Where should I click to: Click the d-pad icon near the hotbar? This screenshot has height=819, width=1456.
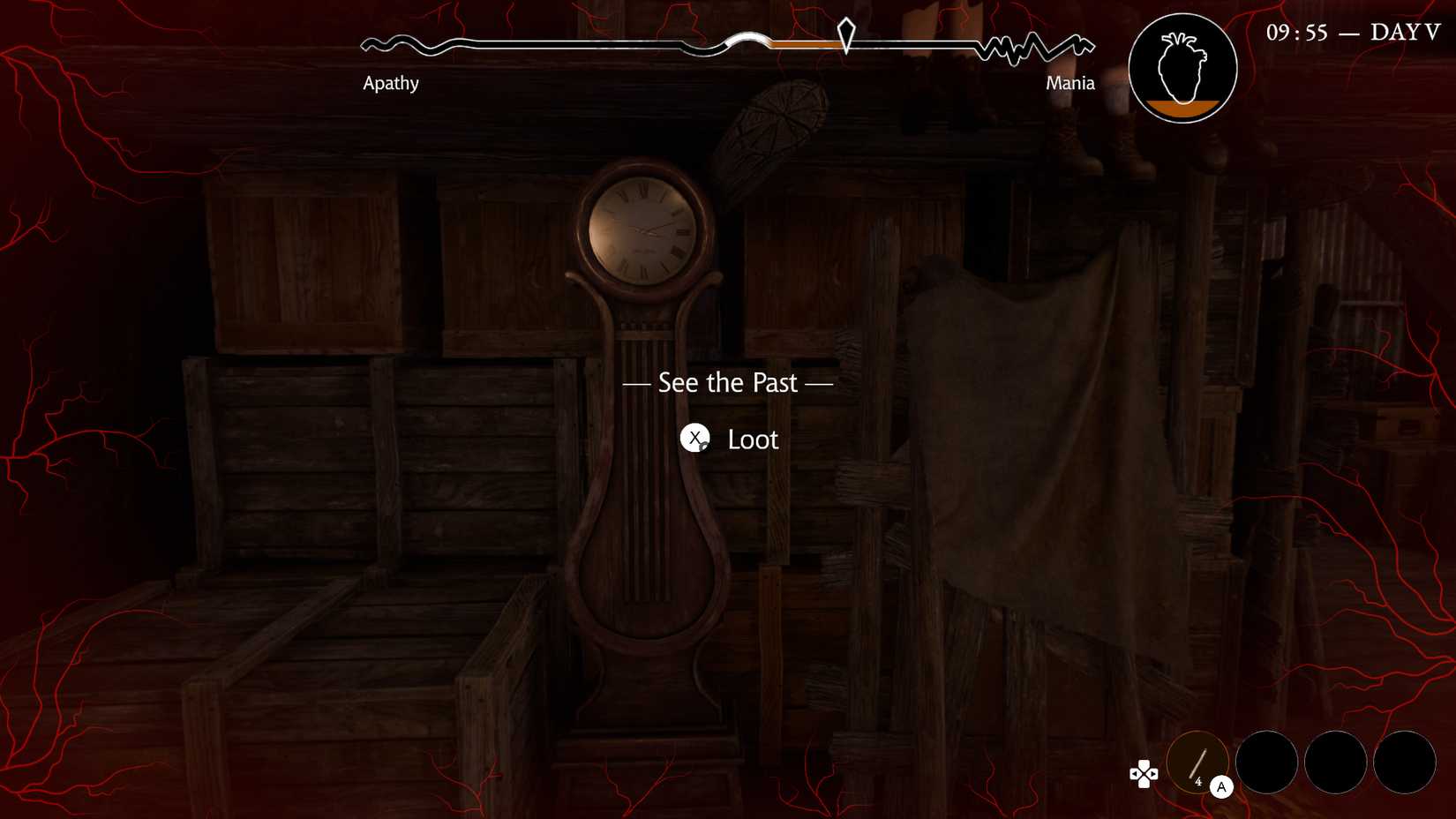point(1144,774)
